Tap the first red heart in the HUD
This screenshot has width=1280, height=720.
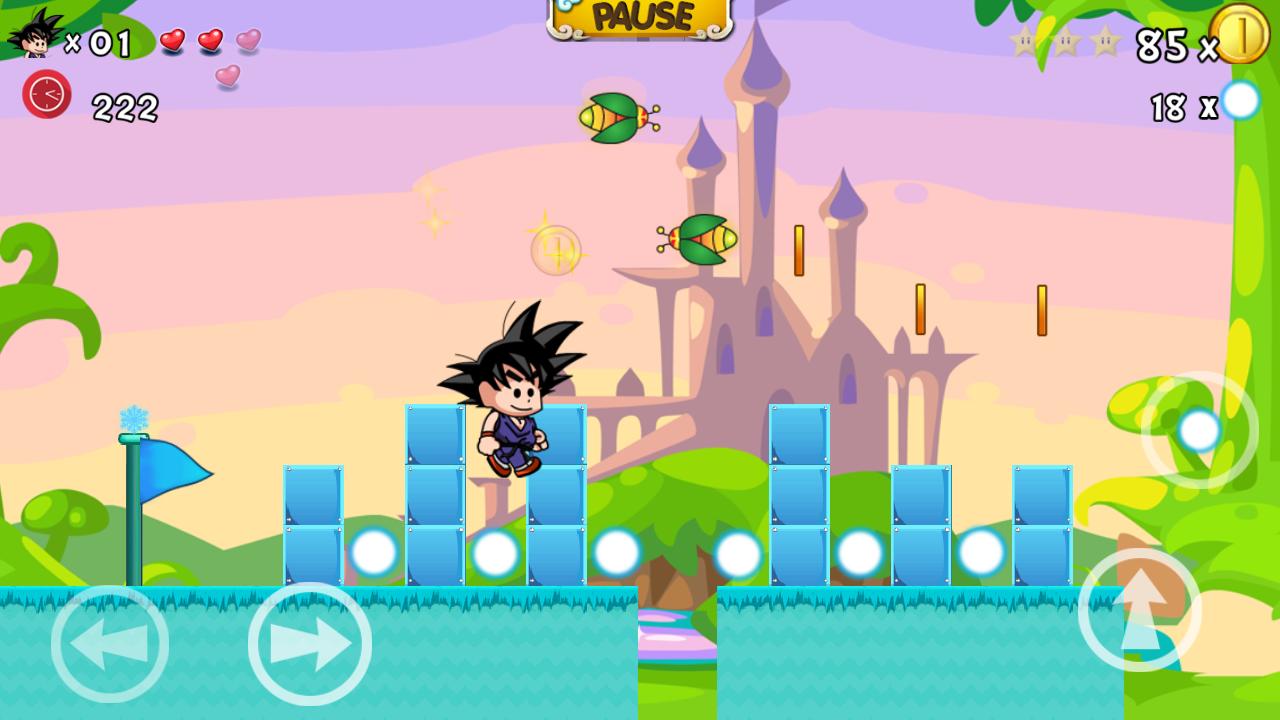tap(175, 40)
